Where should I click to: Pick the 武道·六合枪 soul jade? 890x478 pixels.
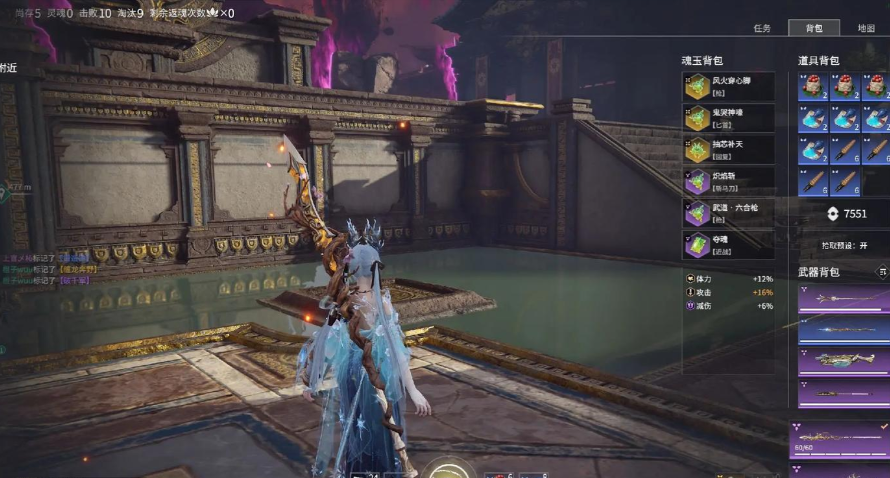click(x=728, y=212)
